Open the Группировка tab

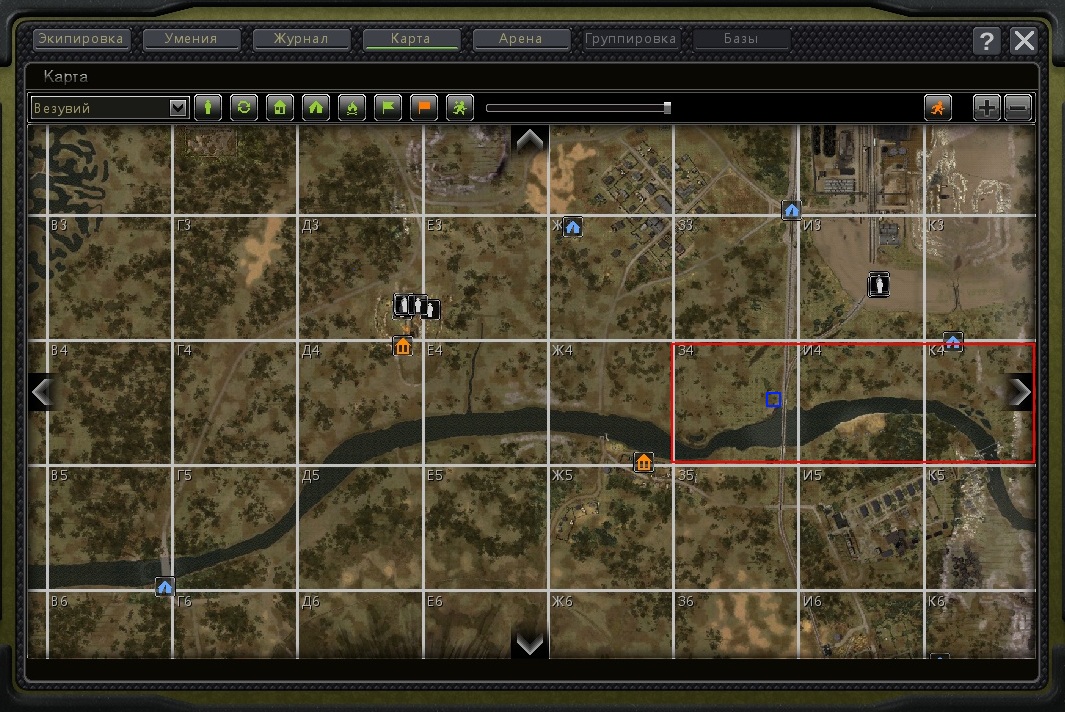[x=631, y=40]
